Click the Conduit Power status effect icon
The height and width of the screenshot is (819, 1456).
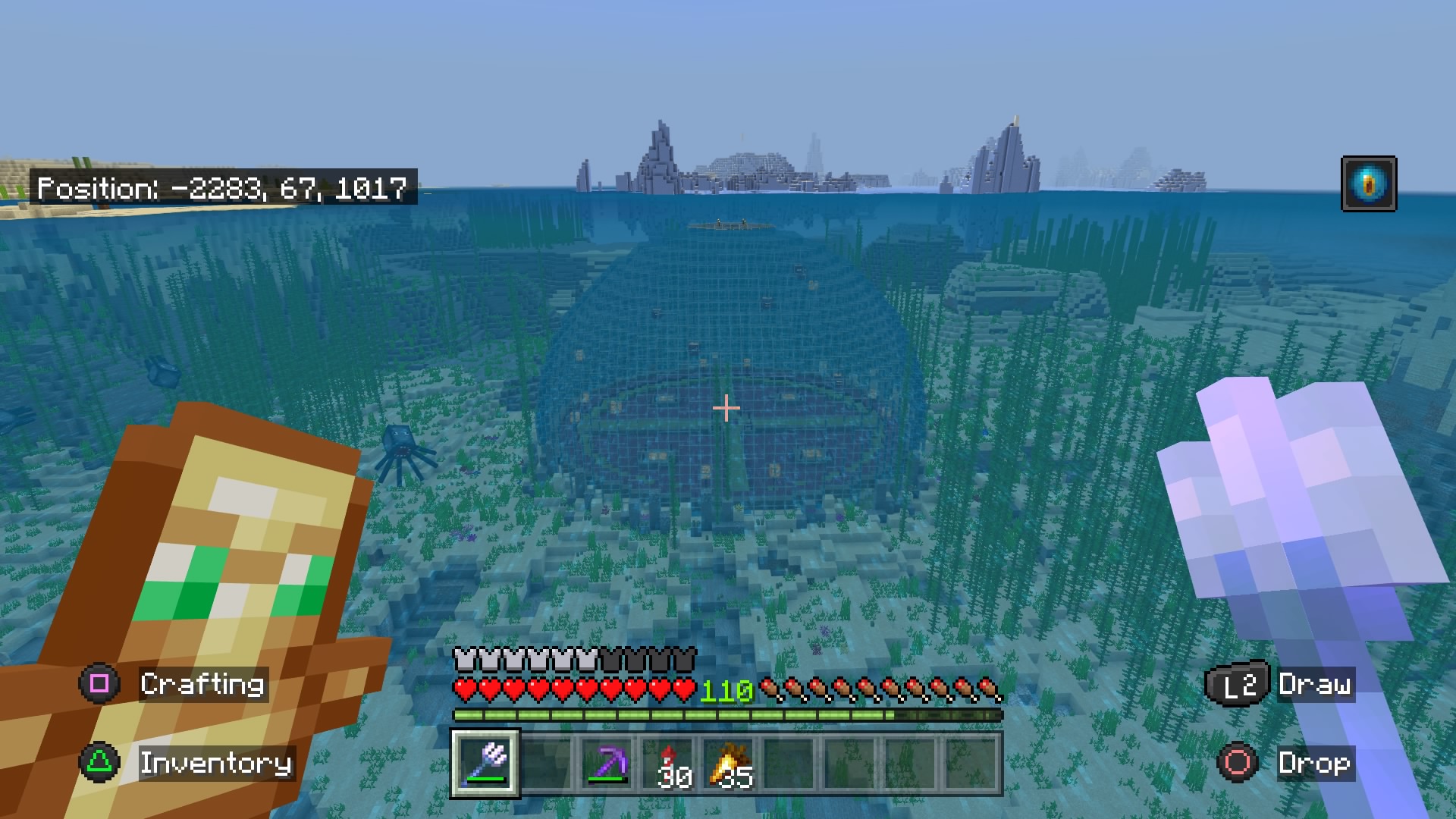1368,183
